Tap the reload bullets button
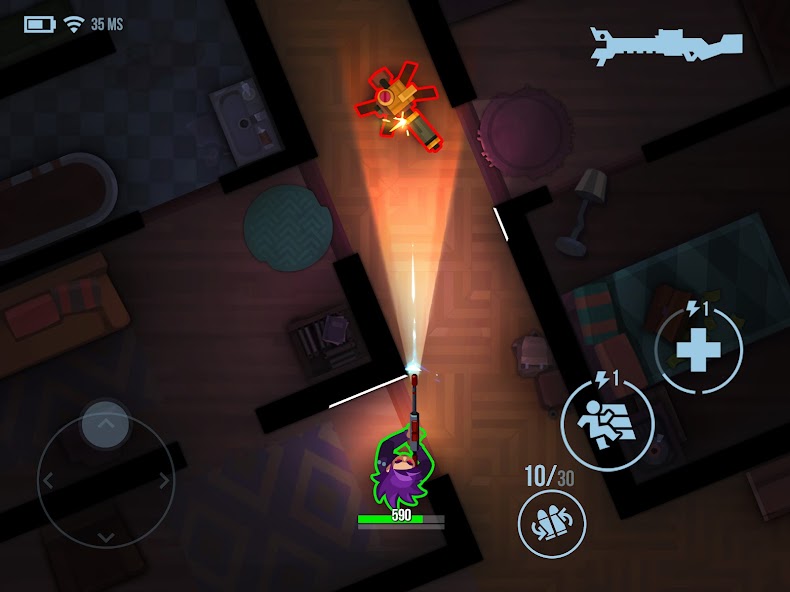Image resolution: width=790 pixels, height=592 pixels. [552, 524]
